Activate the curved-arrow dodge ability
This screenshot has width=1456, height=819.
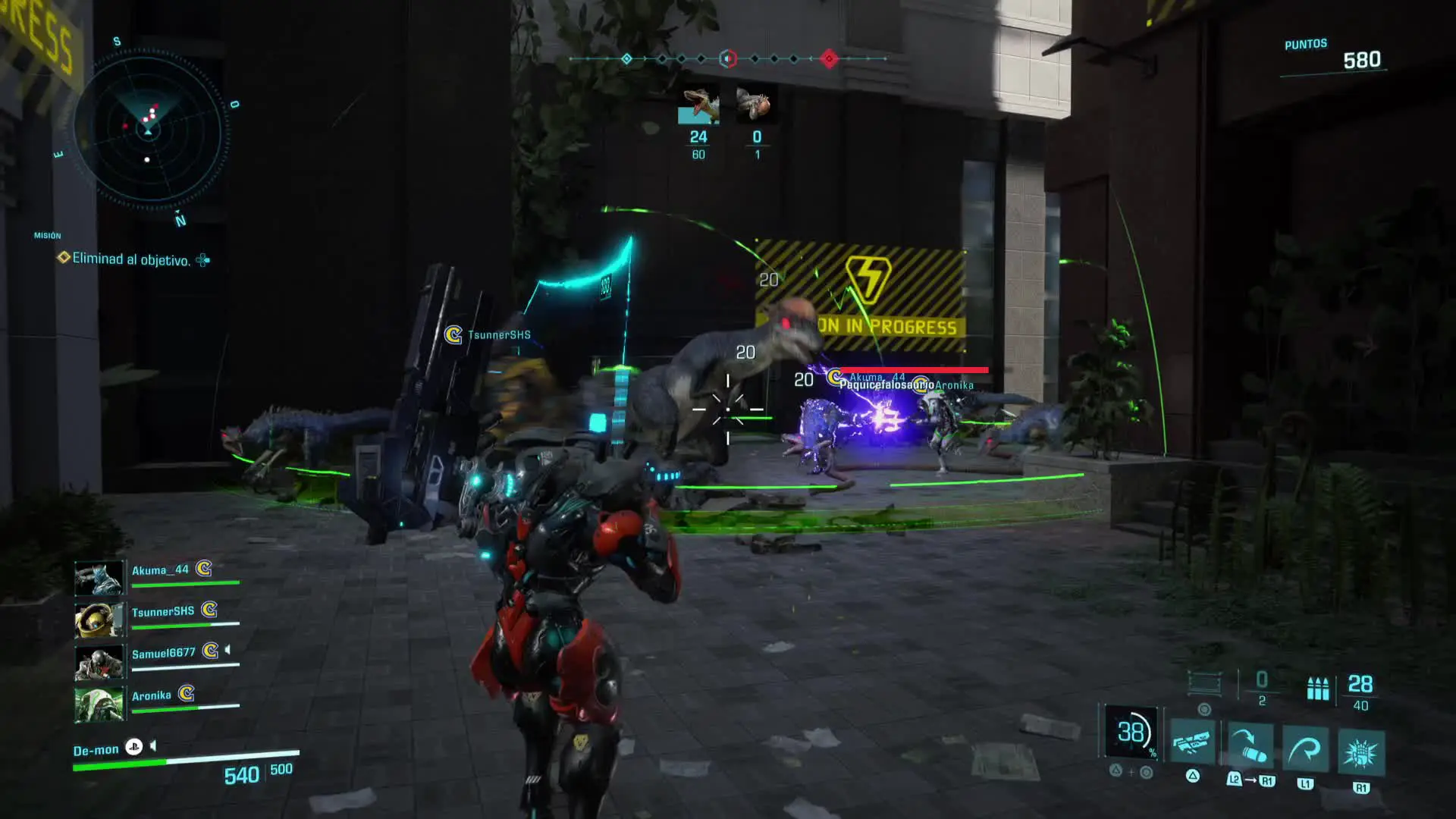pos(1305,751)
